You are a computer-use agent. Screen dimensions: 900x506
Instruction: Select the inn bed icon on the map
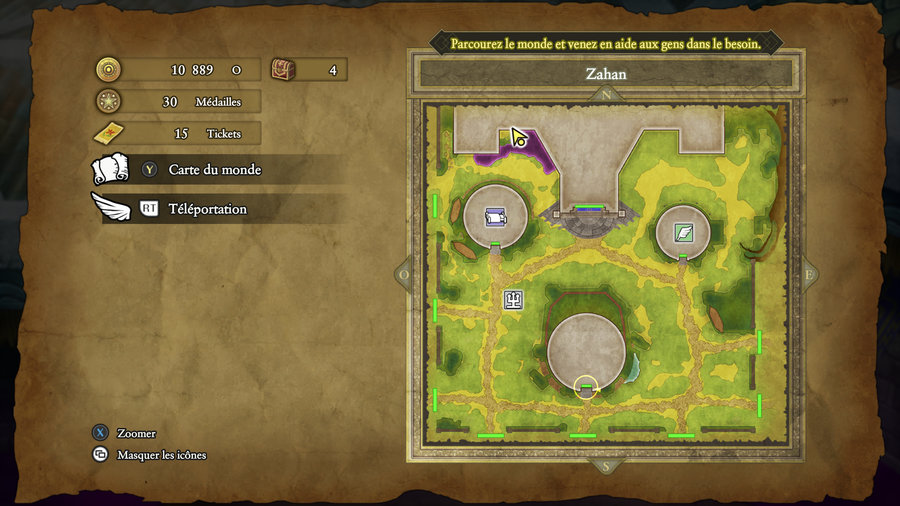495,216
